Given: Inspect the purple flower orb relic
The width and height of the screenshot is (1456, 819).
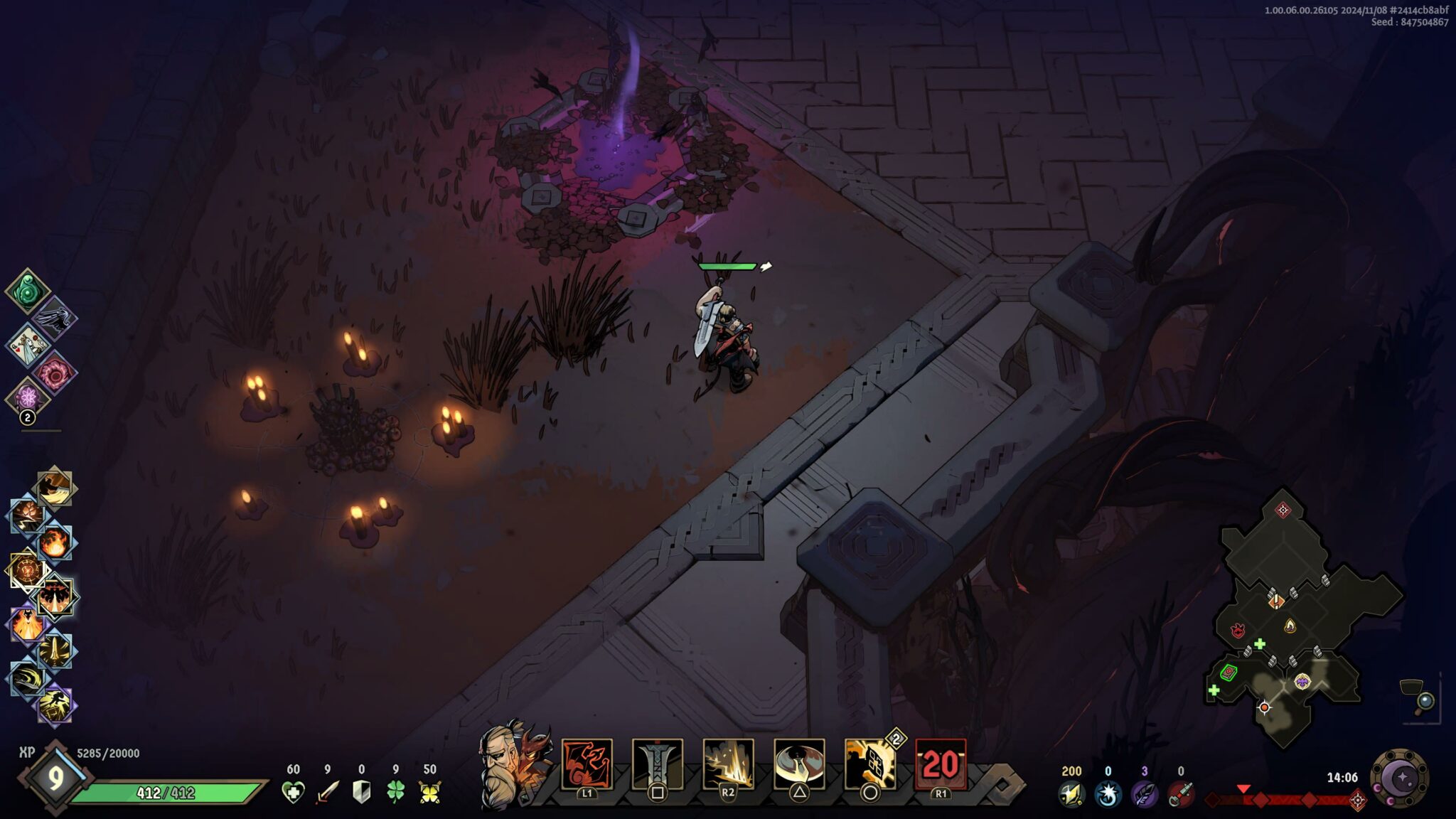Looking at the screenshot, I should coord(27,397).
